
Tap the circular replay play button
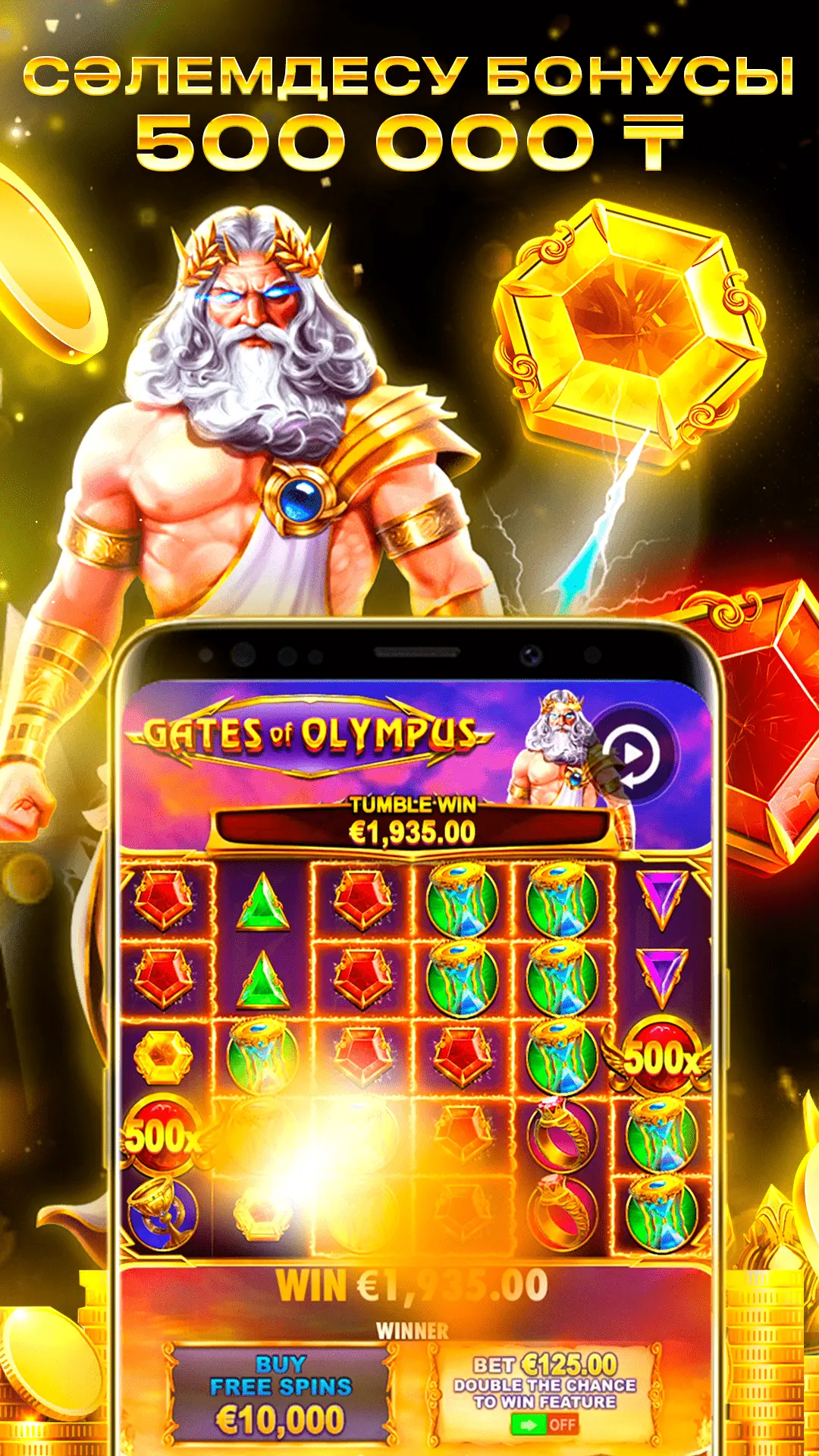tap(633, 754)
